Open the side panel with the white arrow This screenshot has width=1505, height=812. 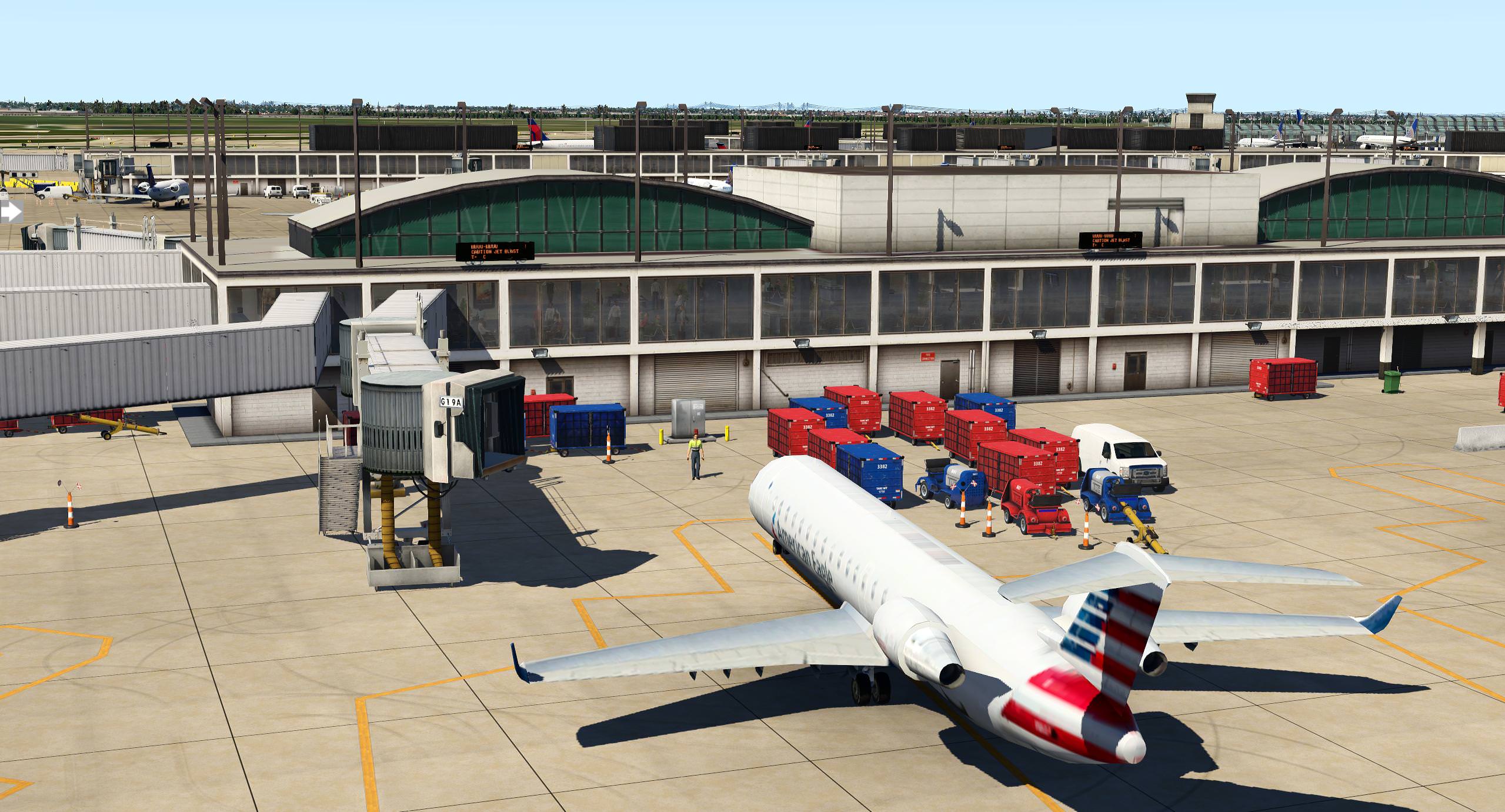(11, 212)
